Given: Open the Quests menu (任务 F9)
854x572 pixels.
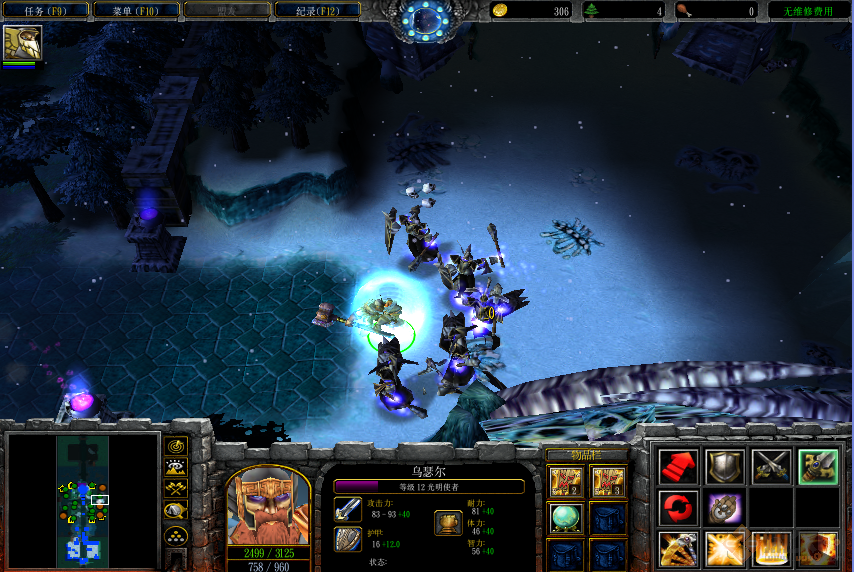Looking at the screenshot, I should point(44,11).
